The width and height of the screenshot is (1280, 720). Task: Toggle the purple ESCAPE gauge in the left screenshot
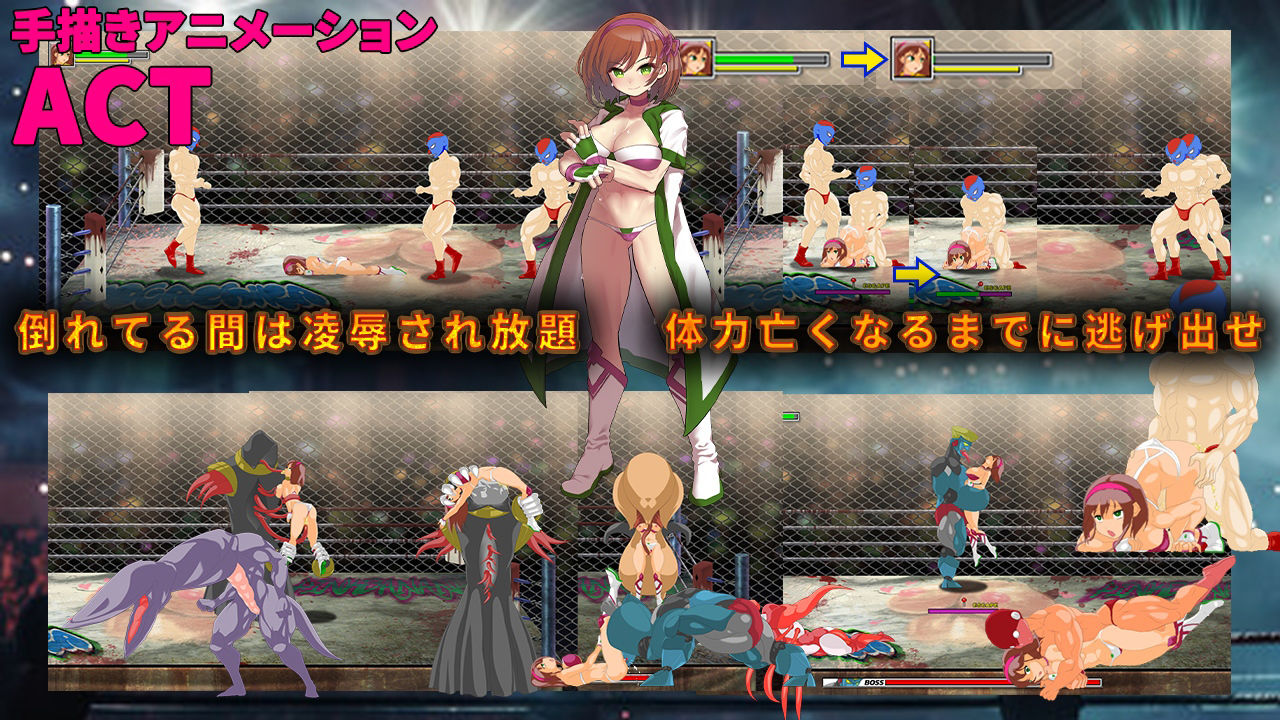click(x=852, y=291)
